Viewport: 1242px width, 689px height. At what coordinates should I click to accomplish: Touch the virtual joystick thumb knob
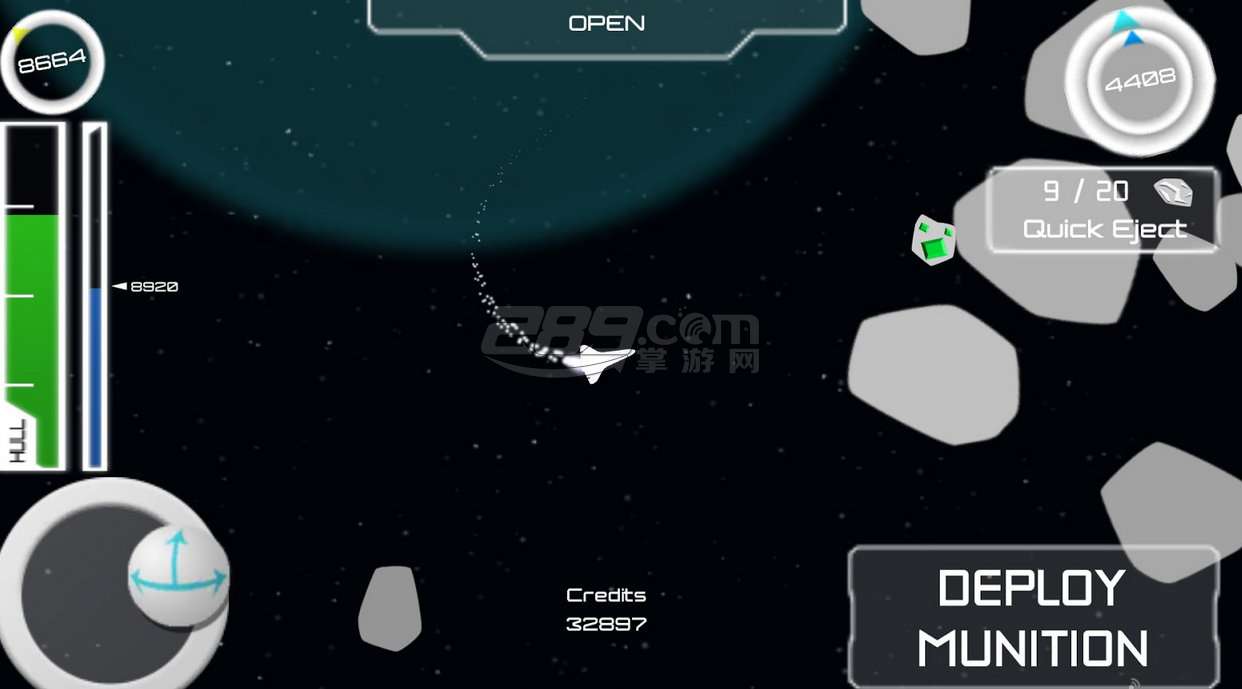point(178,575)
